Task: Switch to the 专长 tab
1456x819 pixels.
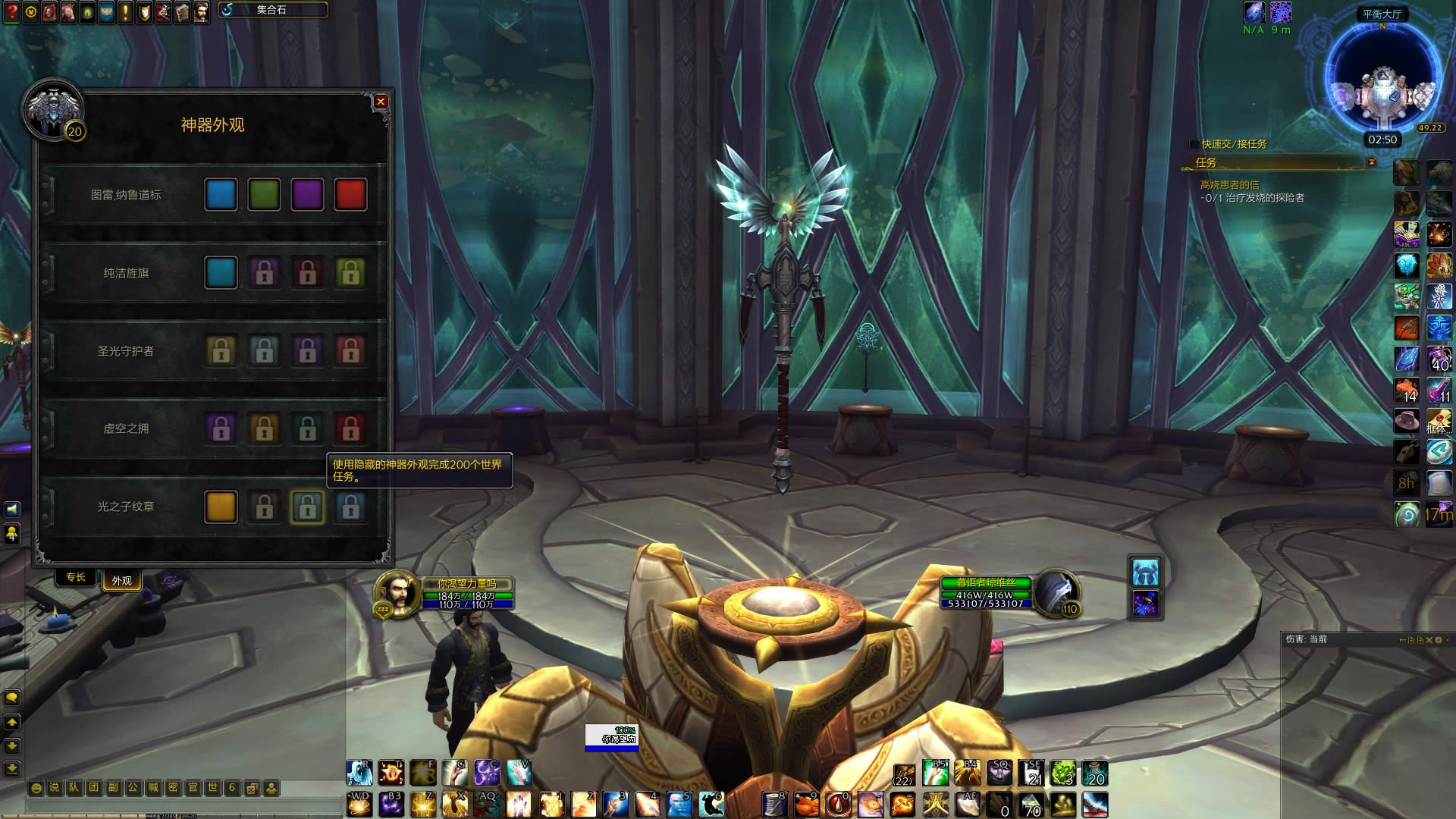Action: pos(76,578)
